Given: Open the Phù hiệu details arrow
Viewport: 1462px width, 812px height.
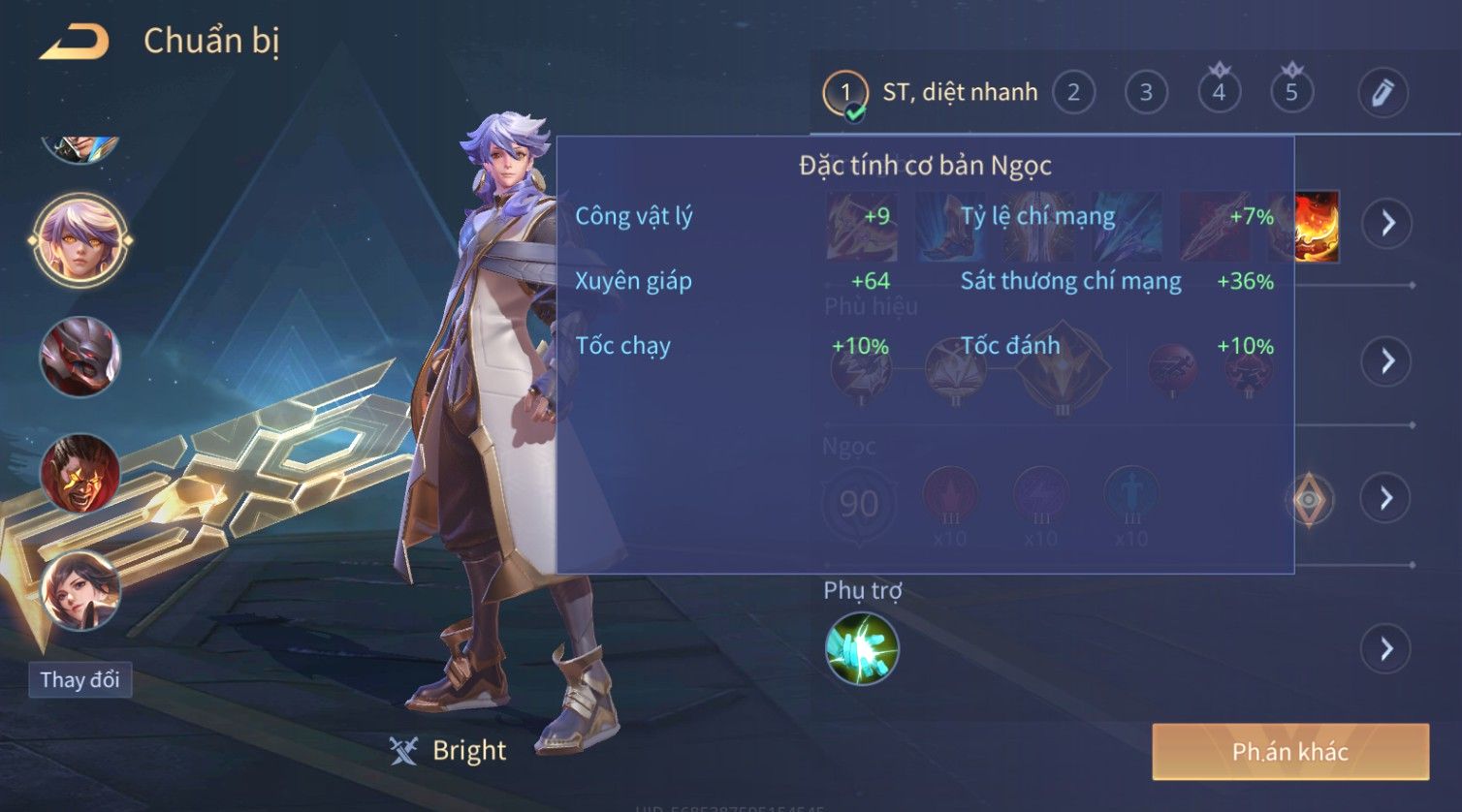Looking at the screenshot, I should (x=1386, y=361).
